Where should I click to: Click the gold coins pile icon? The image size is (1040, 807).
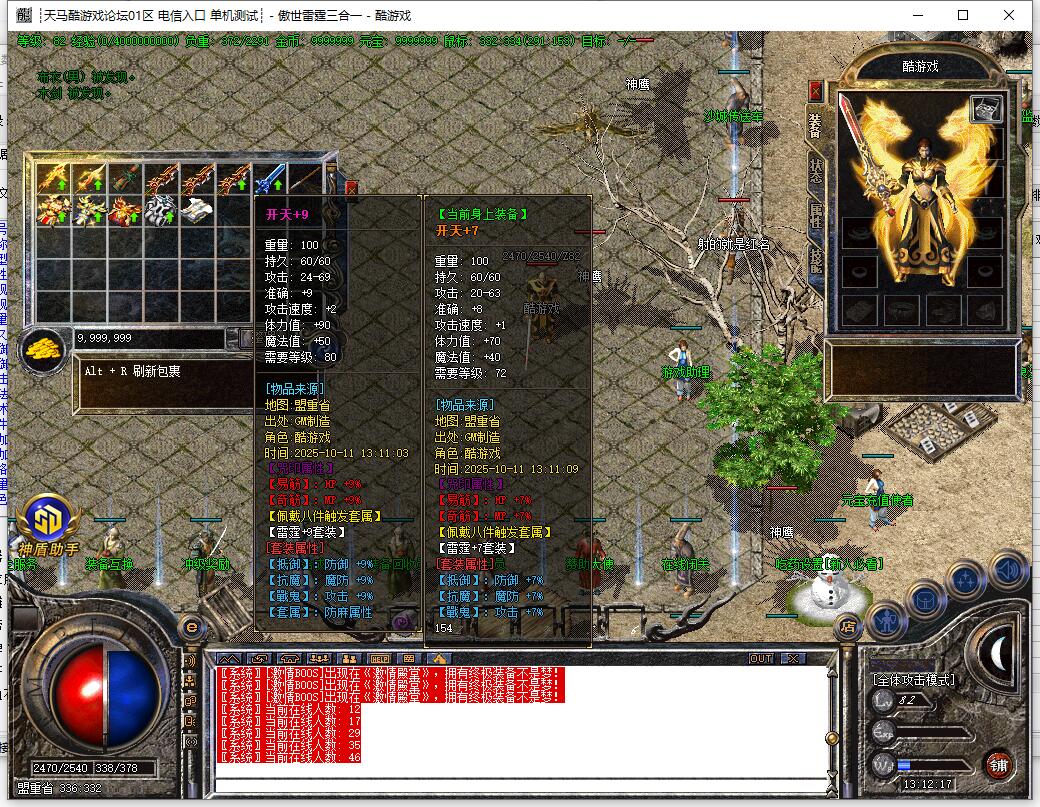44,349
